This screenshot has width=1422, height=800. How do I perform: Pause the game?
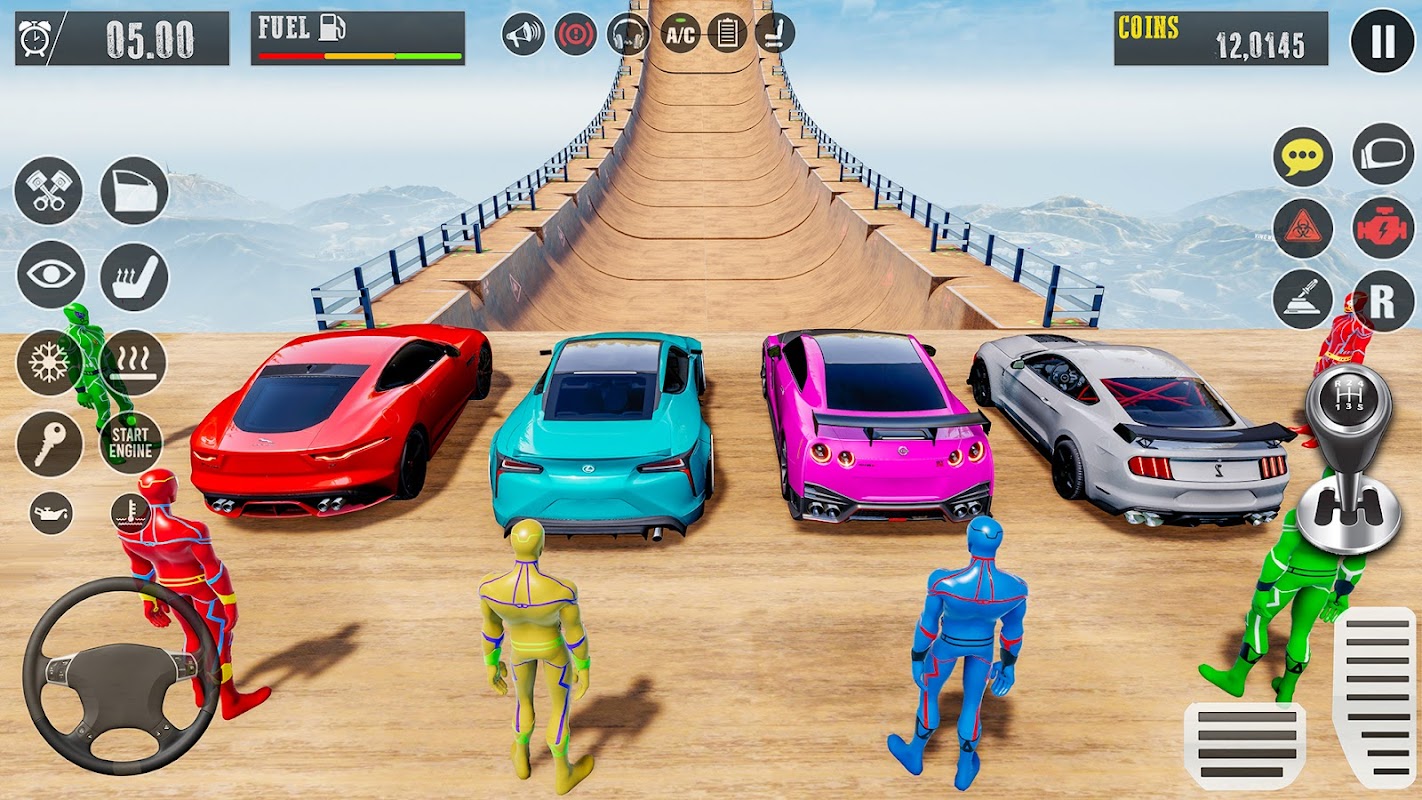point(1383,40)
